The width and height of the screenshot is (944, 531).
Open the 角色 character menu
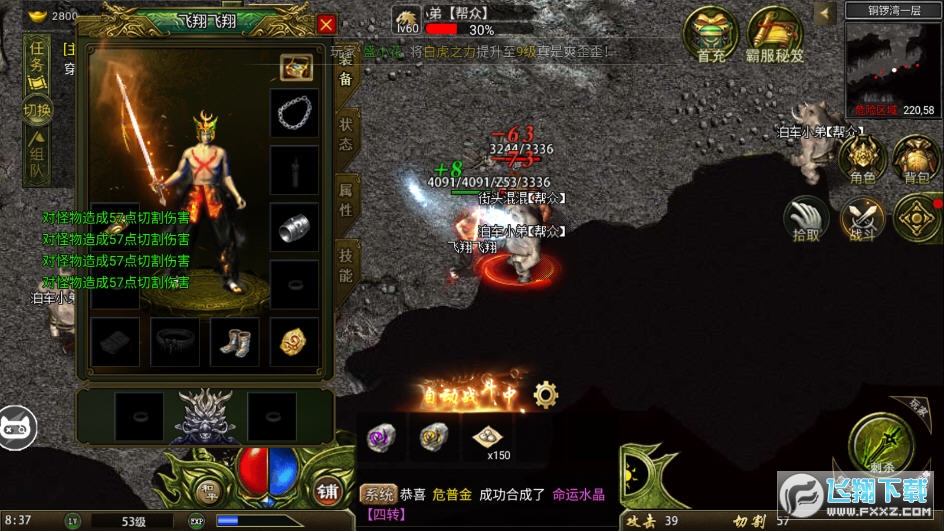coord(862,160)
